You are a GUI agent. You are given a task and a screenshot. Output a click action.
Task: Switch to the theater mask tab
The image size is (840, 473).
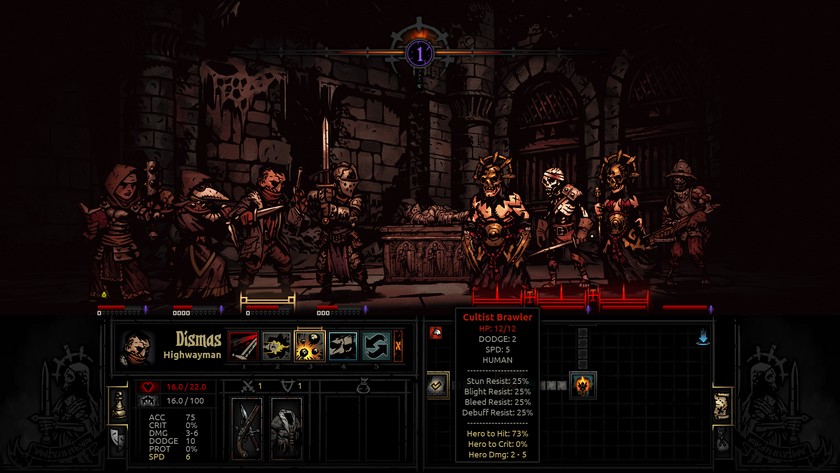[118, 437]
